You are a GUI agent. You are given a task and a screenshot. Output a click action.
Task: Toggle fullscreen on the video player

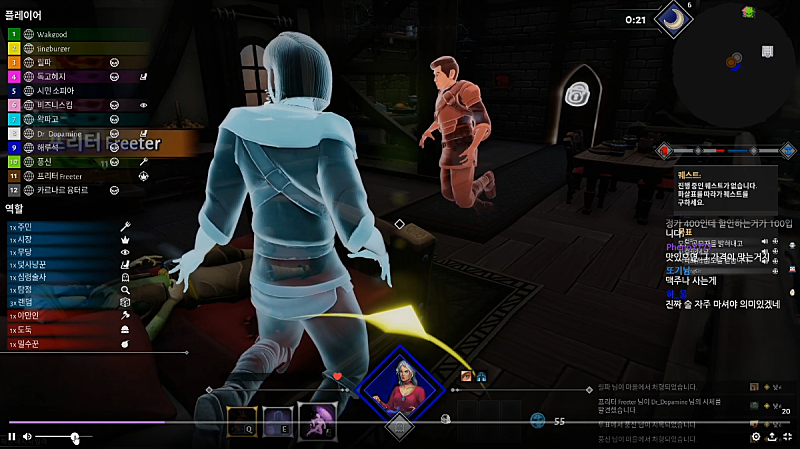[x=788, y=437]
